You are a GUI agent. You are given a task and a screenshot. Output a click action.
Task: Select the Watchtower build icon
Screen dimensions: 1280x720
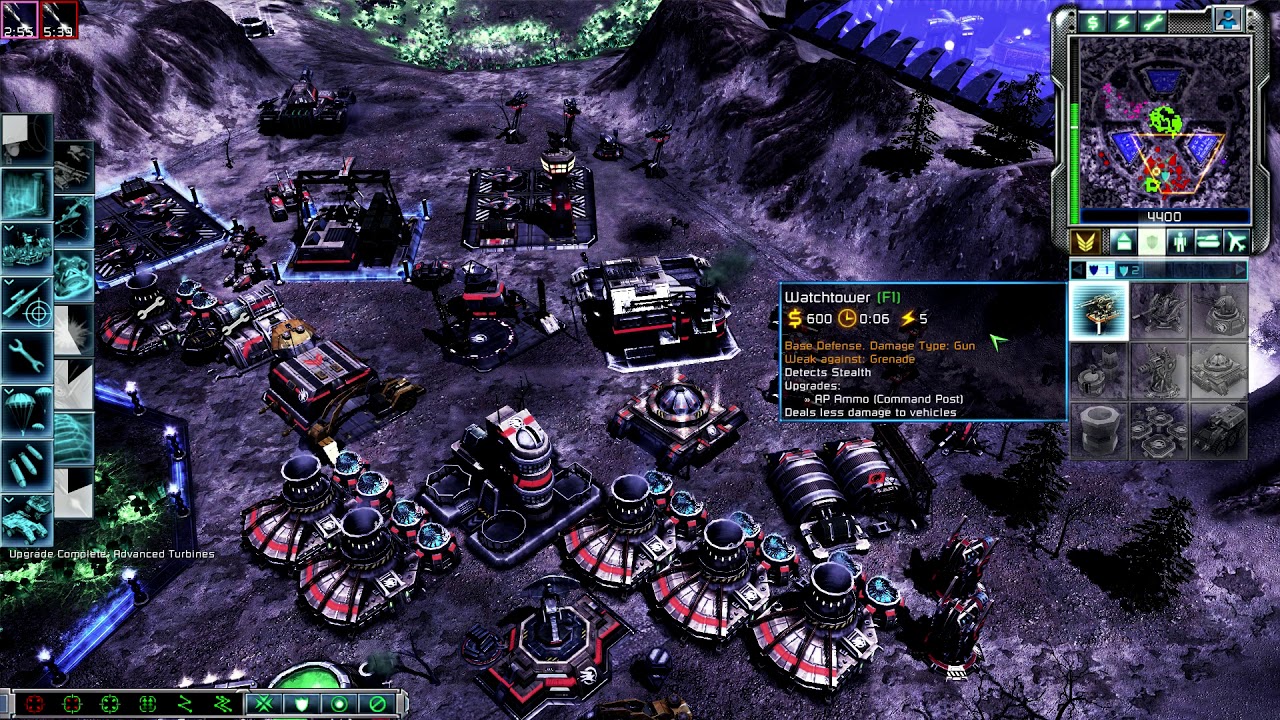click(1099, 312)
